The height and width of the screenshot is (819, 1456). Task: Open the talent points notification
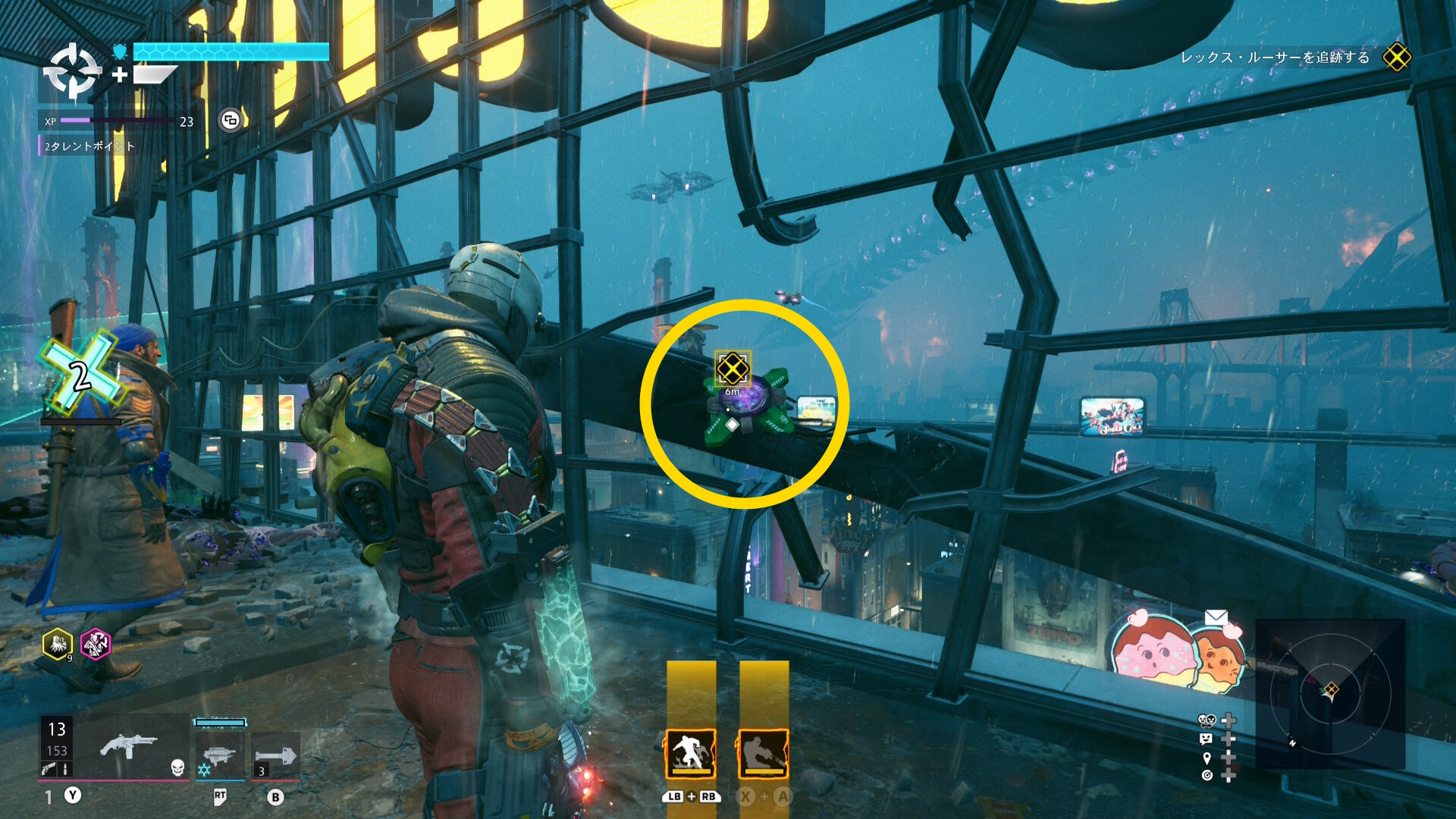tap(89, 146)
